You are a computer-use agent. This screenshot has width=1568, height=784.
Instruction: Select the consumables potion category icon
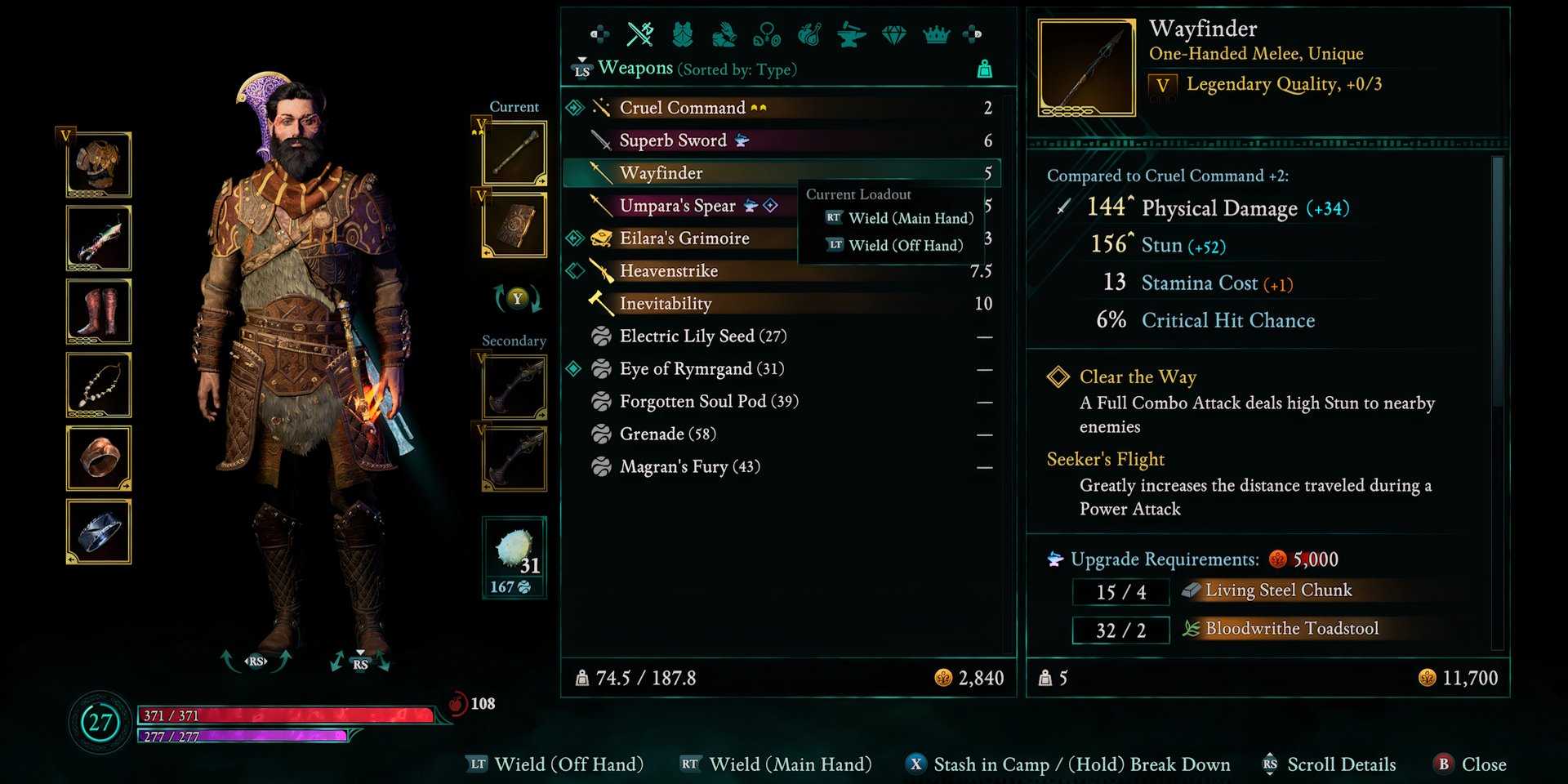810,33
